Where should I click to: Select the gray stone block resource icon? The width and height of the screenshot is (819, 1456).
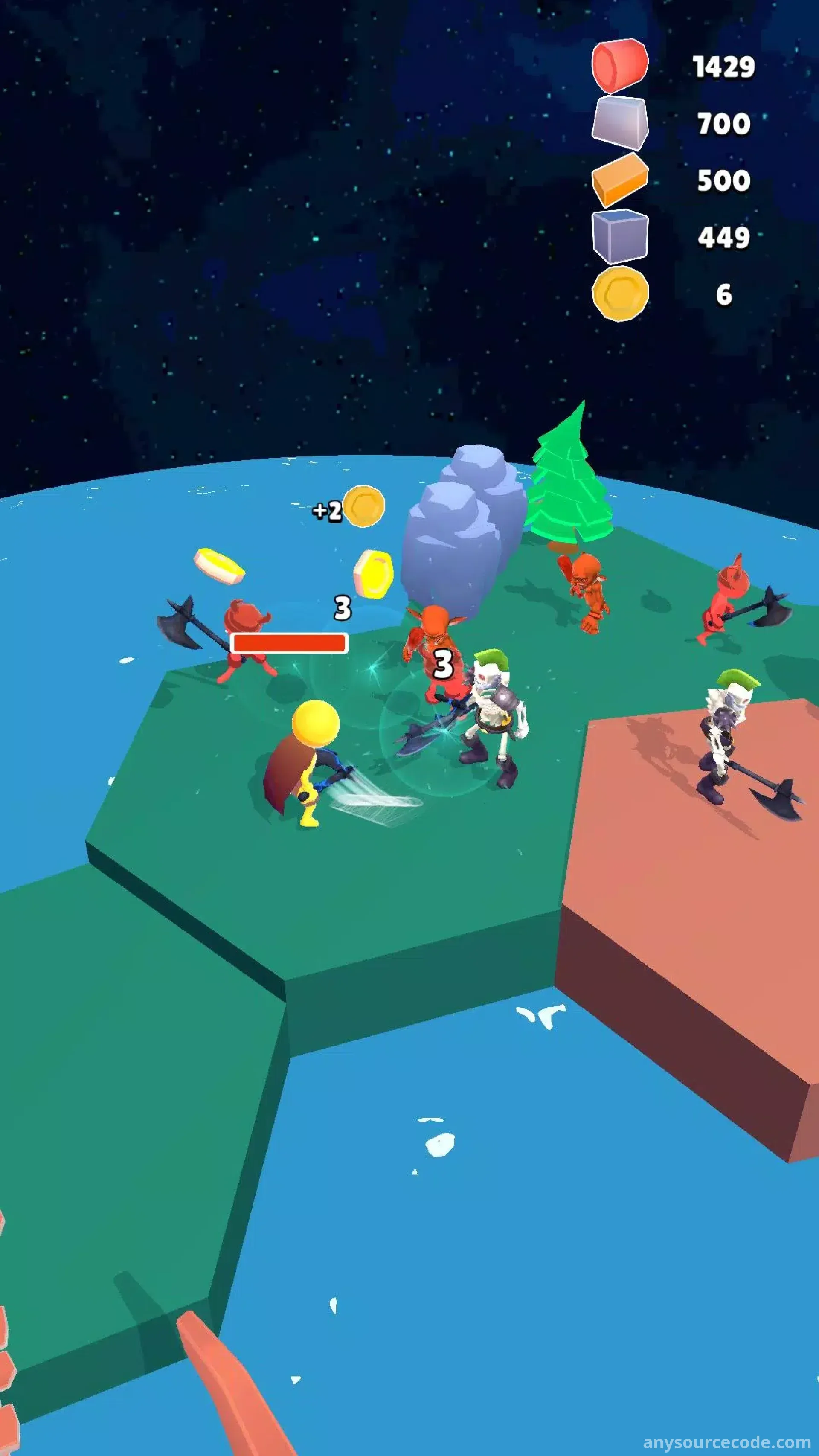(x=619, y=122)
